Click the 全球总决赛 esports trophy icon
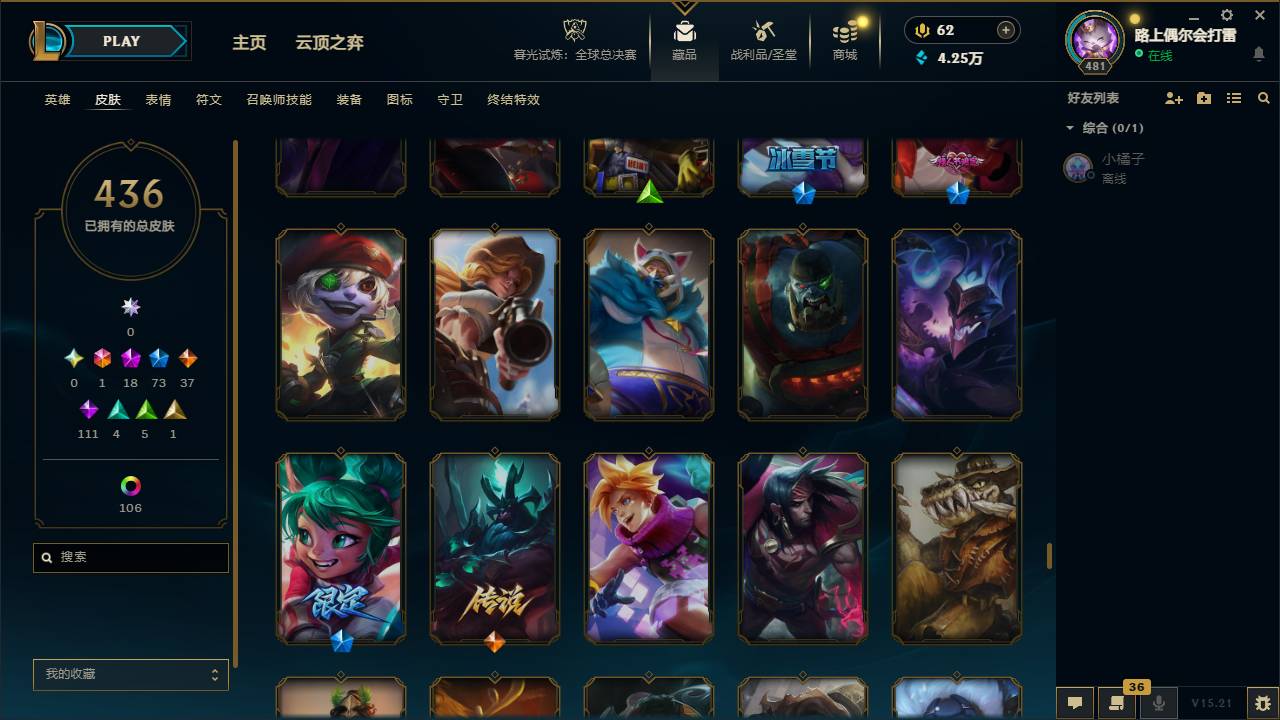The width and height of the screenshot is (1280, 720). click(x=574, y=30)
